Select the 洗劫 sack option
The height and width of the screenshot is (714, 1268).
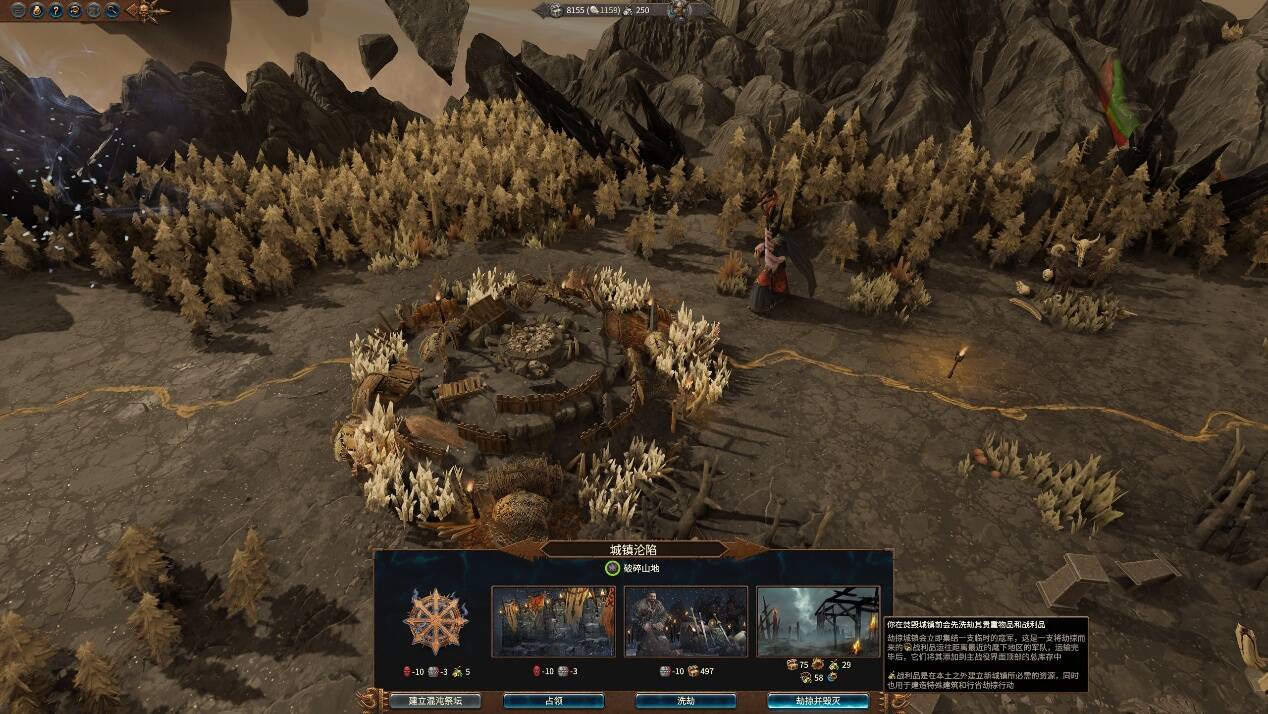point(685,701)
